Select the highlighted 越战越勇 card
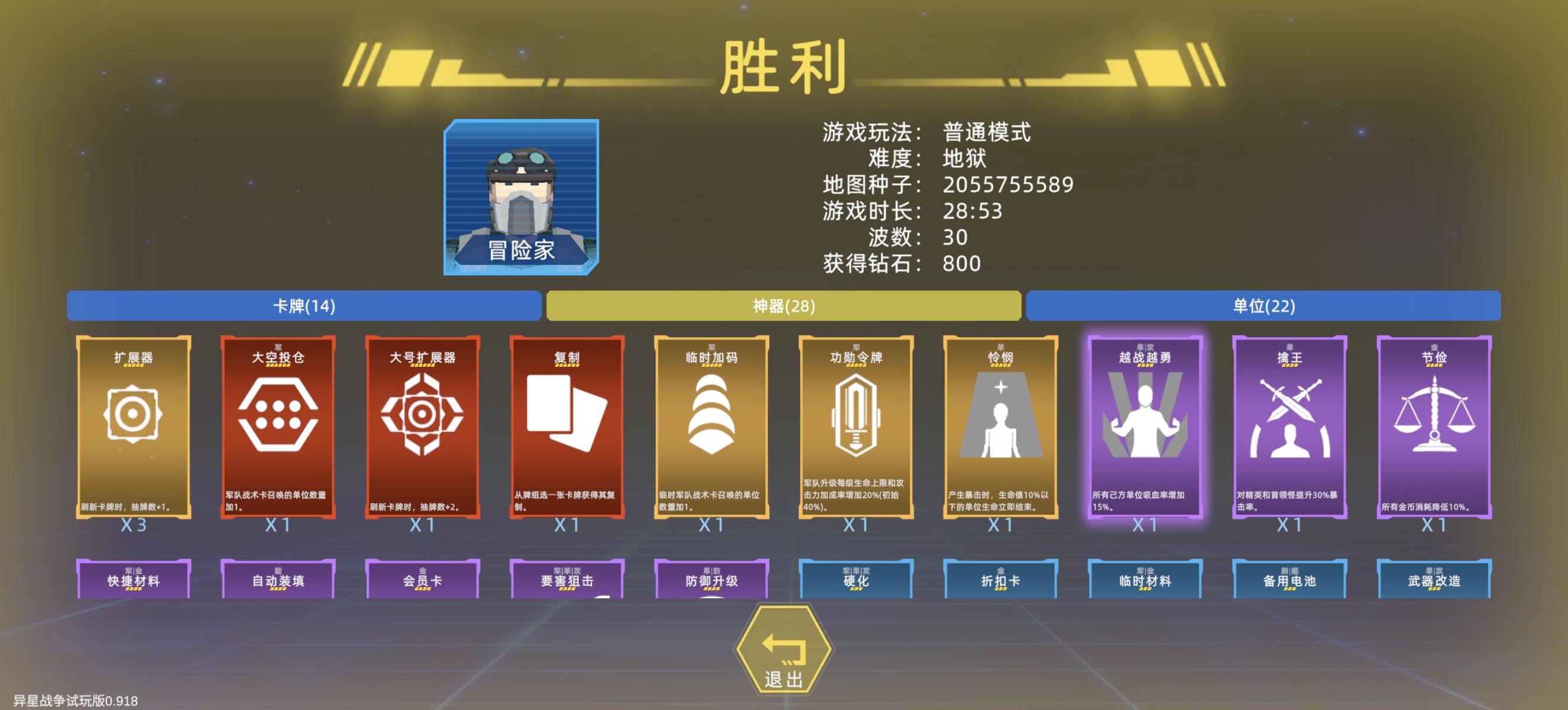Screen dimensions: 1568x710 pyautogui.click(x=1146, y=426)
